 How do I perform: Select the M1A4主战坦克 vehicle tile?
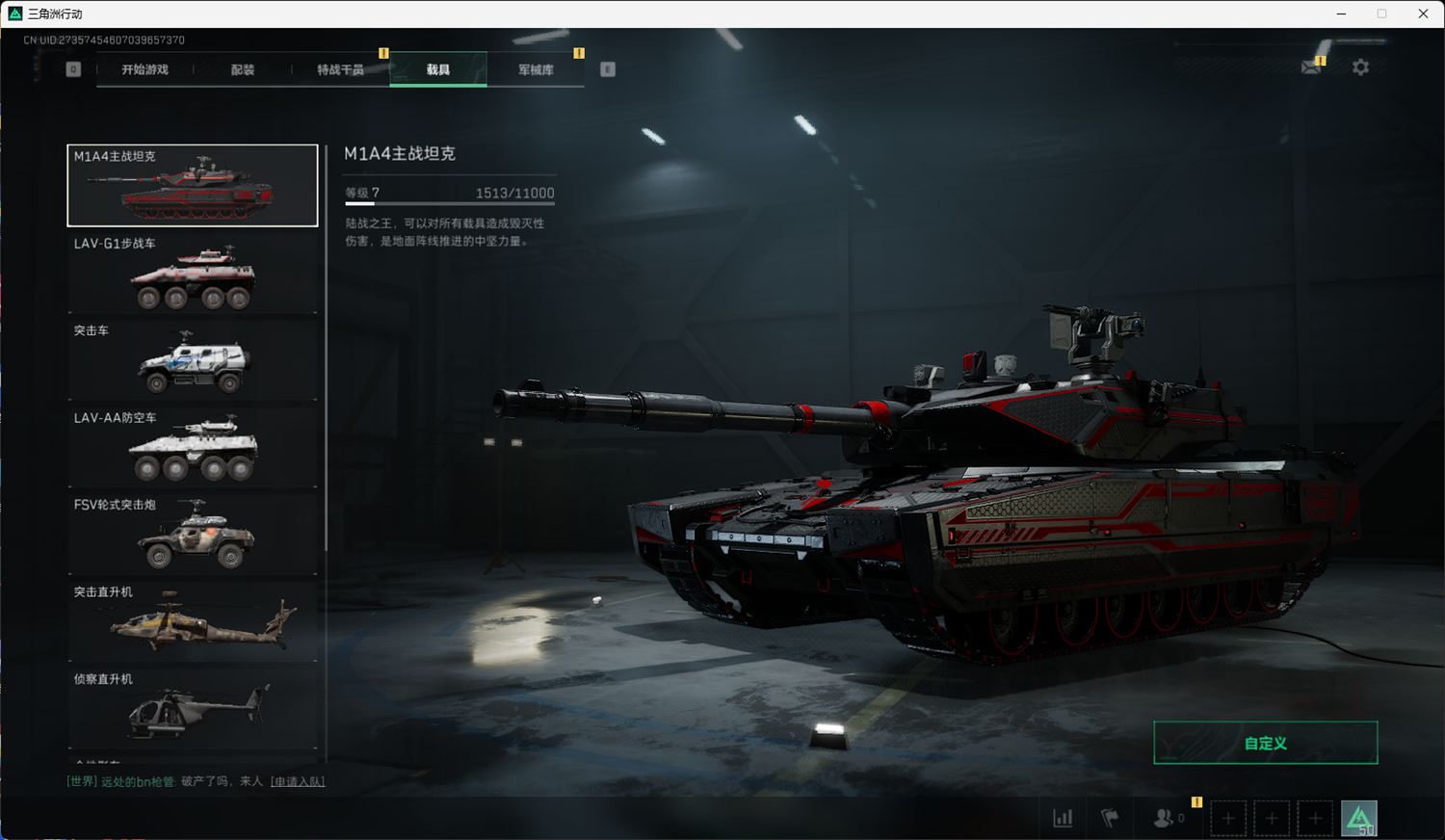(x=193, y=186)
